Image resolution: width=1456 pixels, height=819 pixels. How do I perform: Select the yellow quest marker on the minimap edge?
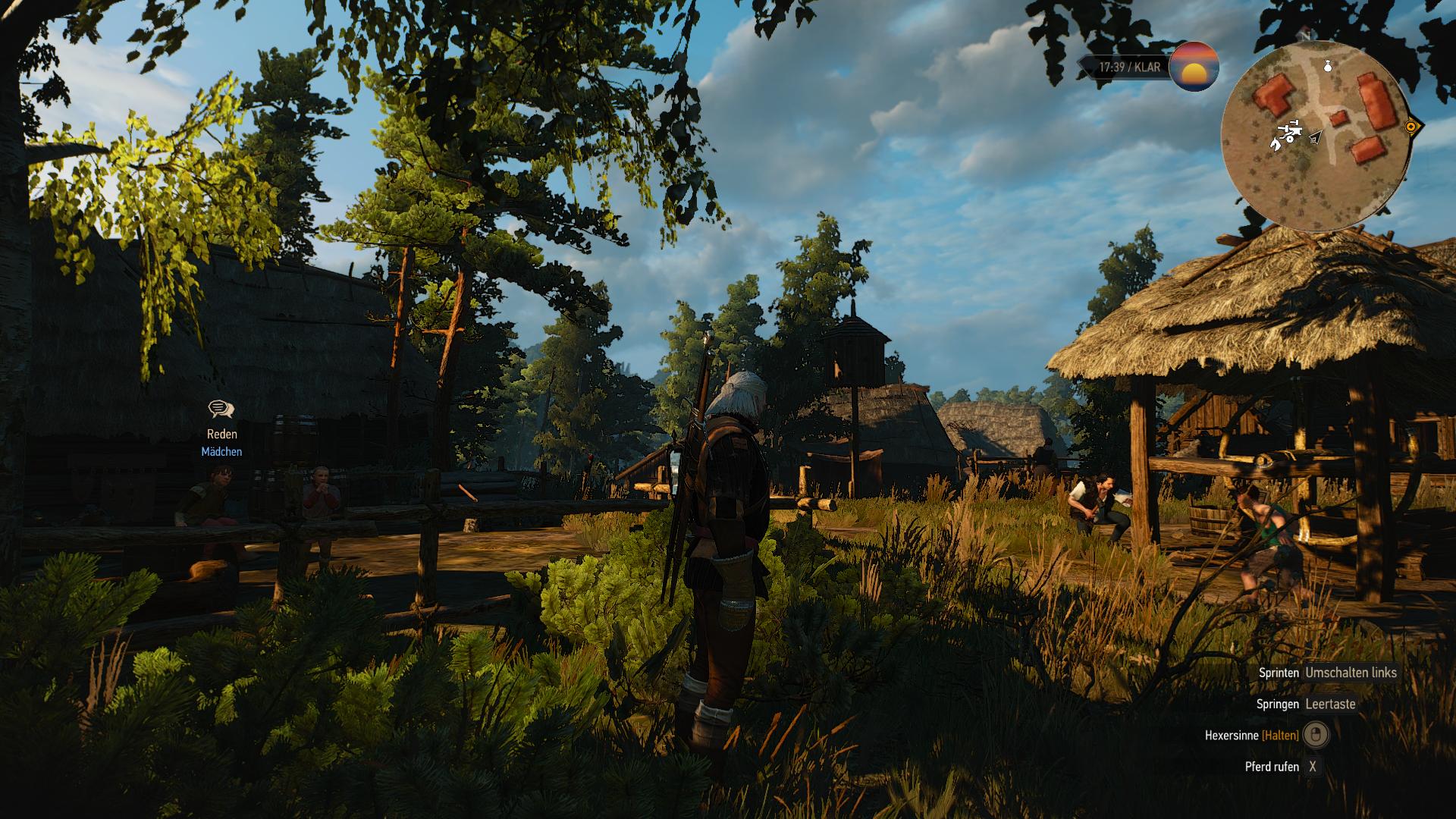[1411, 127]
